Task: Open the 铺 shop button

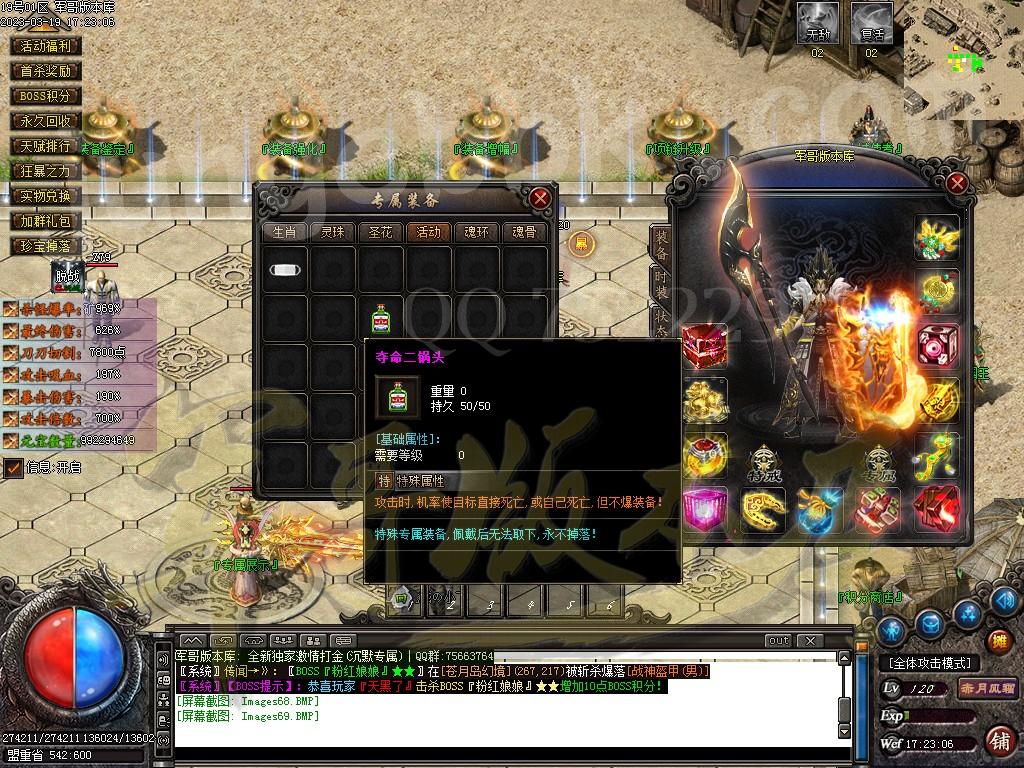Action: click(998, 741)
